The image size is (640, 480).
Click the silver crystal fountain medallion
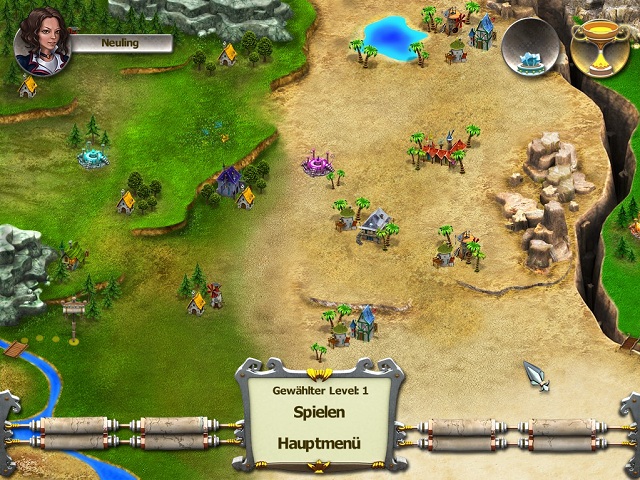[x=529, y=47]
